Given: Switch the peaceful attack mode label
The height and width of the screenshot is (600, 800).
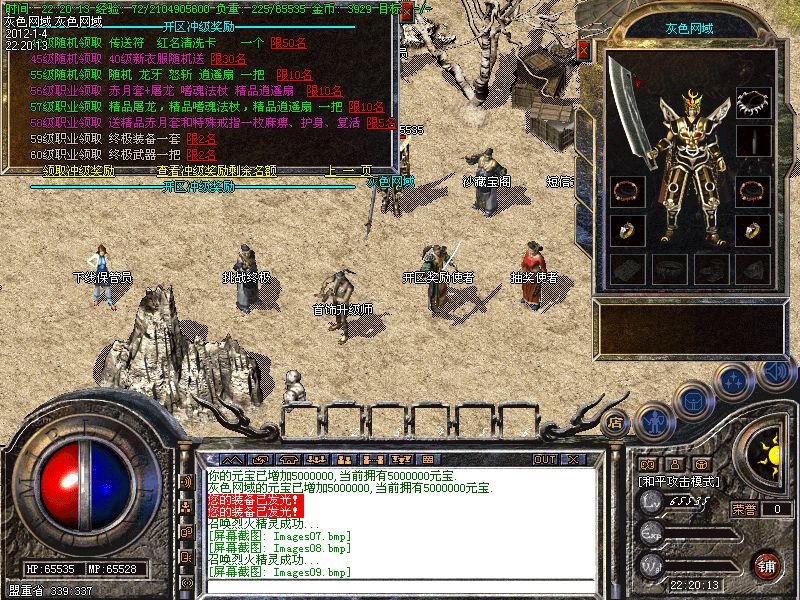Looking at the screenshot, I should (x=680, y=481).
